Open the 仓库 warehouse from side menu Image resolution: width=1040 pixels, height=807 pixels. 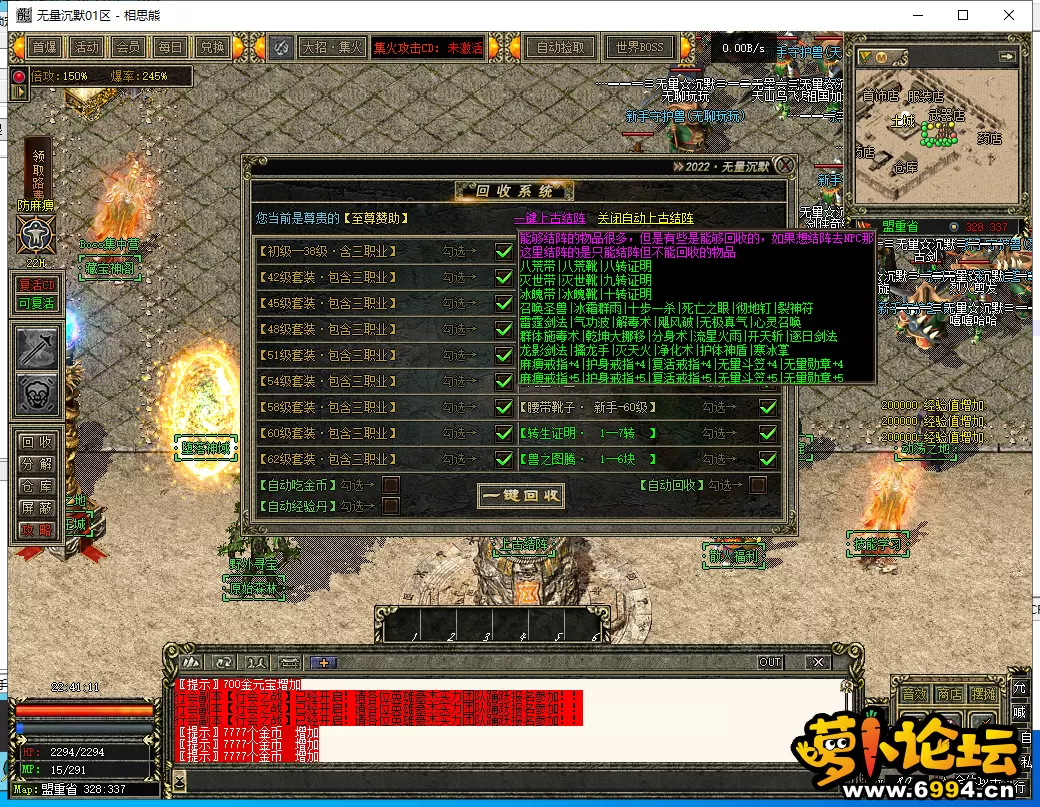[x=37, y=486]
